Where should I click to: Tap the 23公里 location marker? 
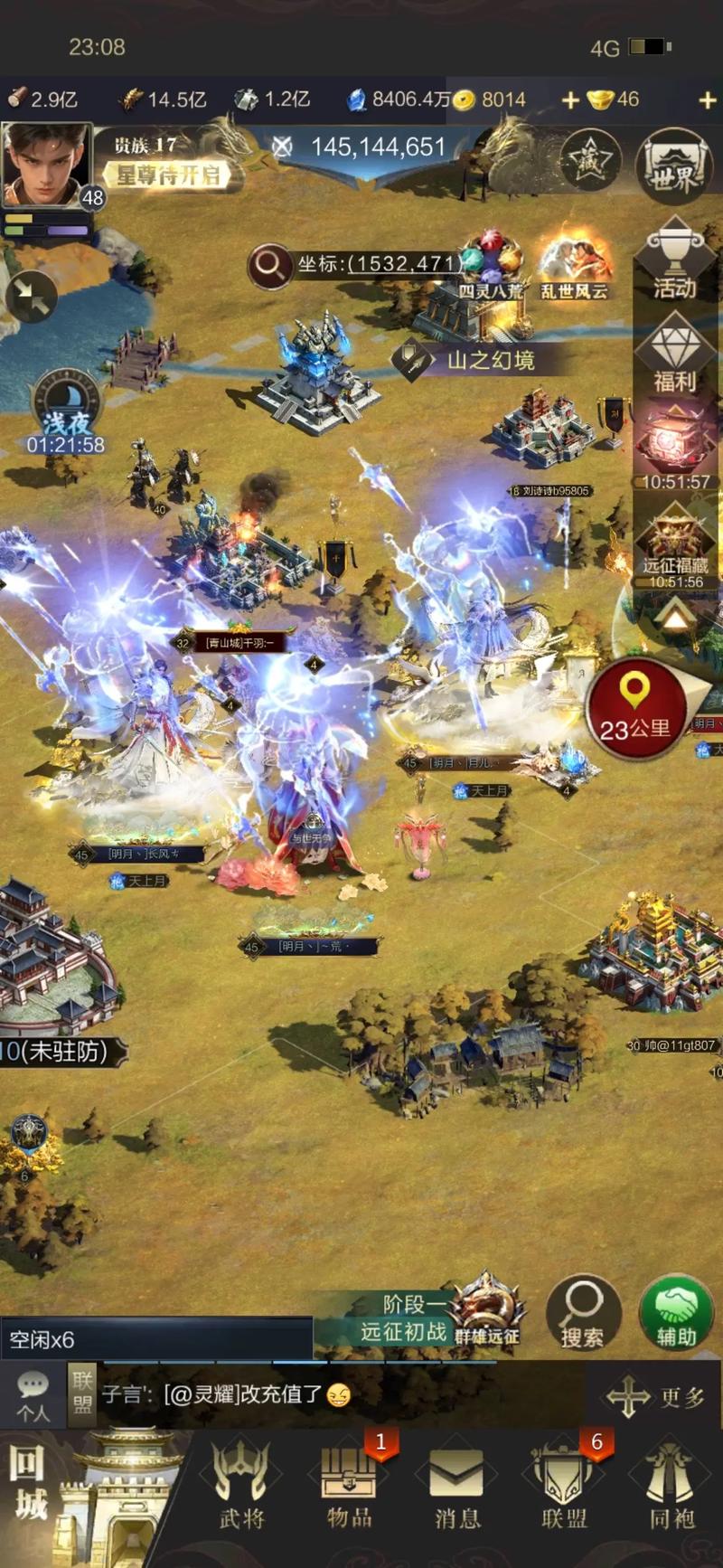pyautogui.click(x=635, y=708)
